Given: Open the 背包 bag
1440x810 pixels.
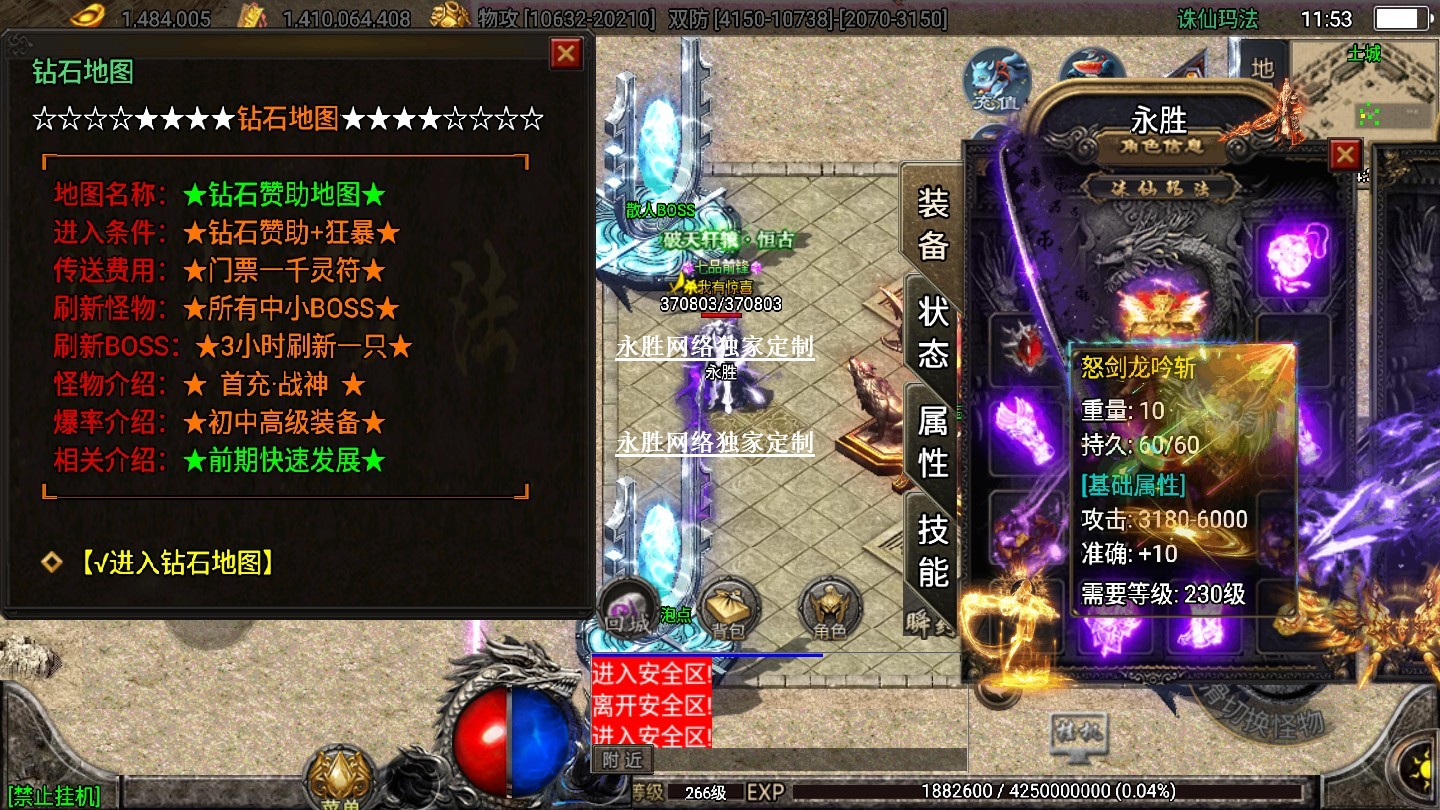Looking at the screenshot, I should tap(729, 609).
